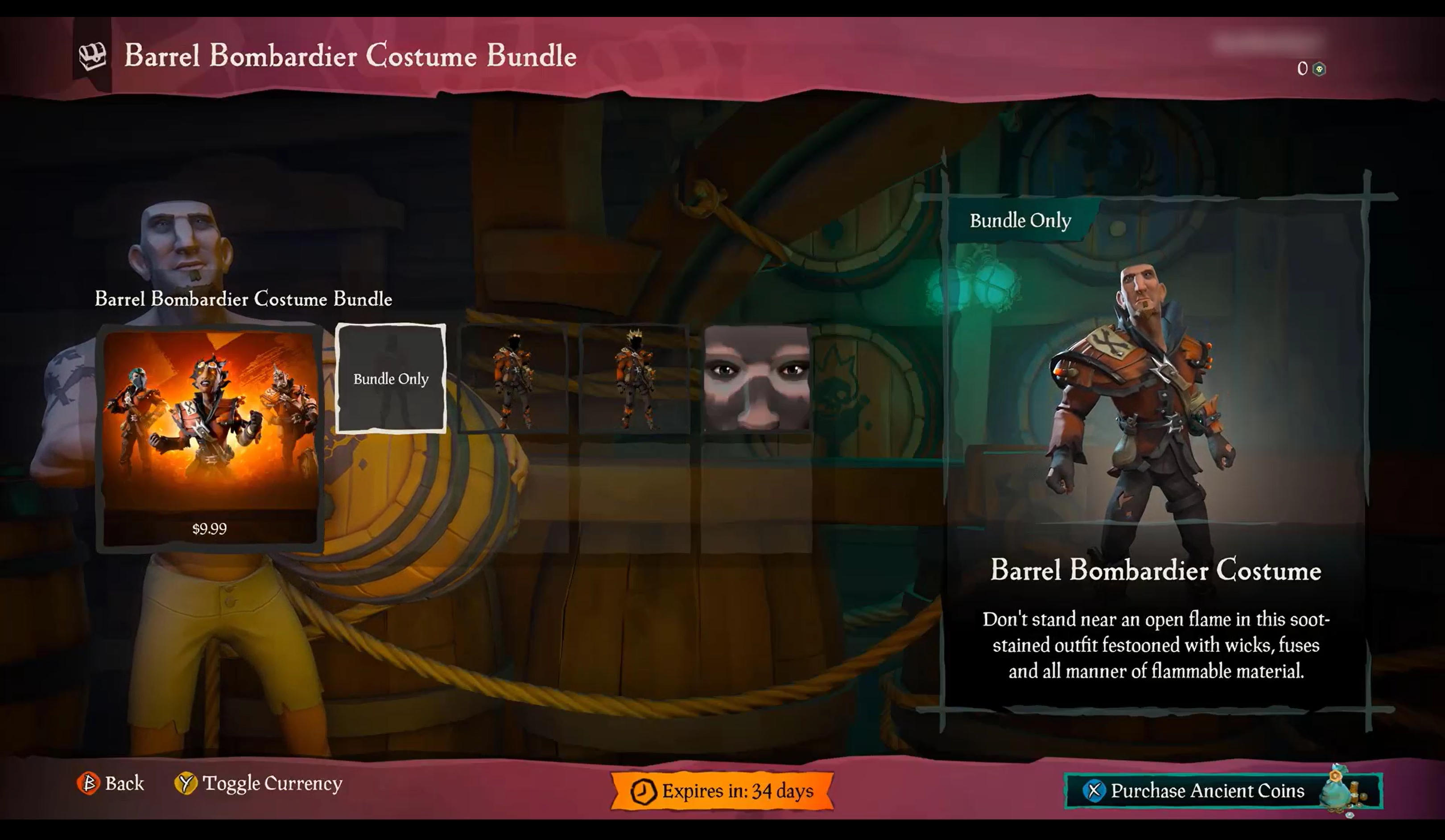Click the Ancient Coin balance counter showing 0
Screen dimensions: 1445x840
point(1302,69)
